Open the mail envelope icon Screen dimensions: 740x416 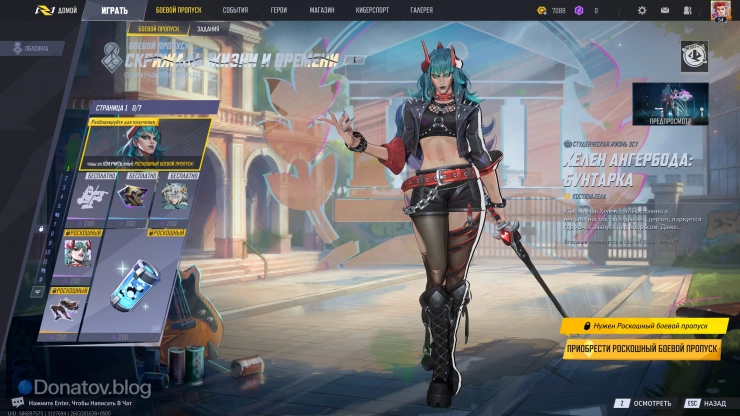click(x=667, y=10)
